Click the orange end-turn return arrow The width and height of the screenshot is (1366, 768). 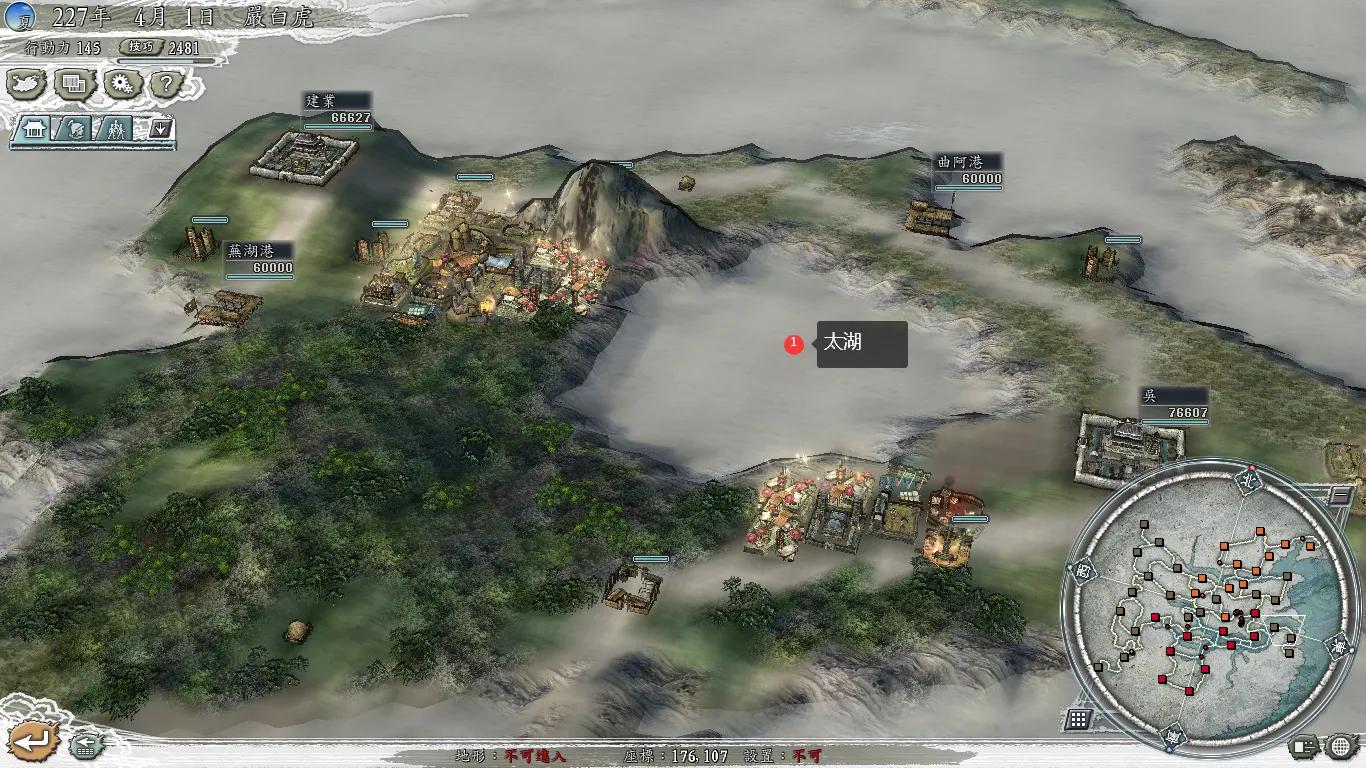point(32,742)
